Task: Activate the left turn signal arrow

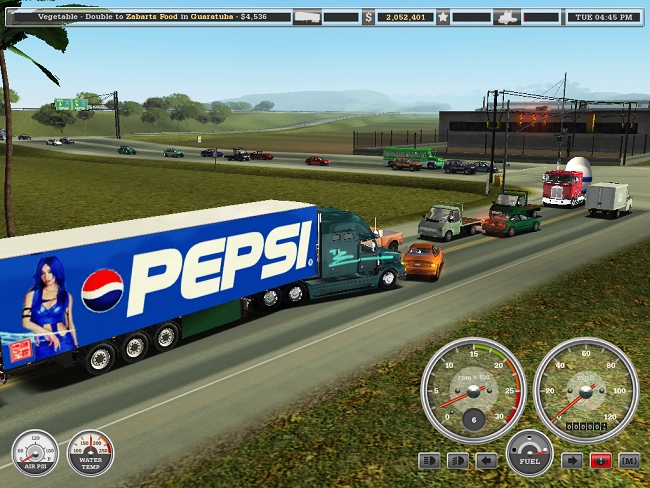Action: click(487, 461)
